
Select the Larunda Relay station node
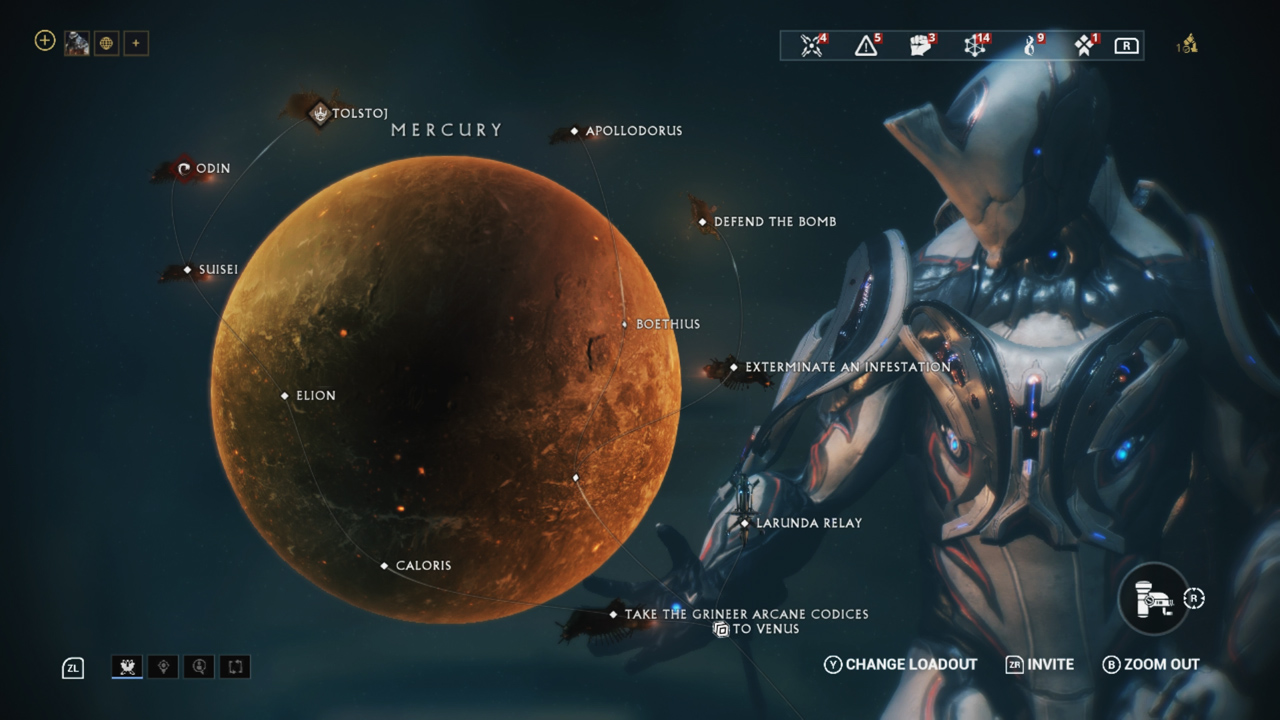tap(745, 522)
